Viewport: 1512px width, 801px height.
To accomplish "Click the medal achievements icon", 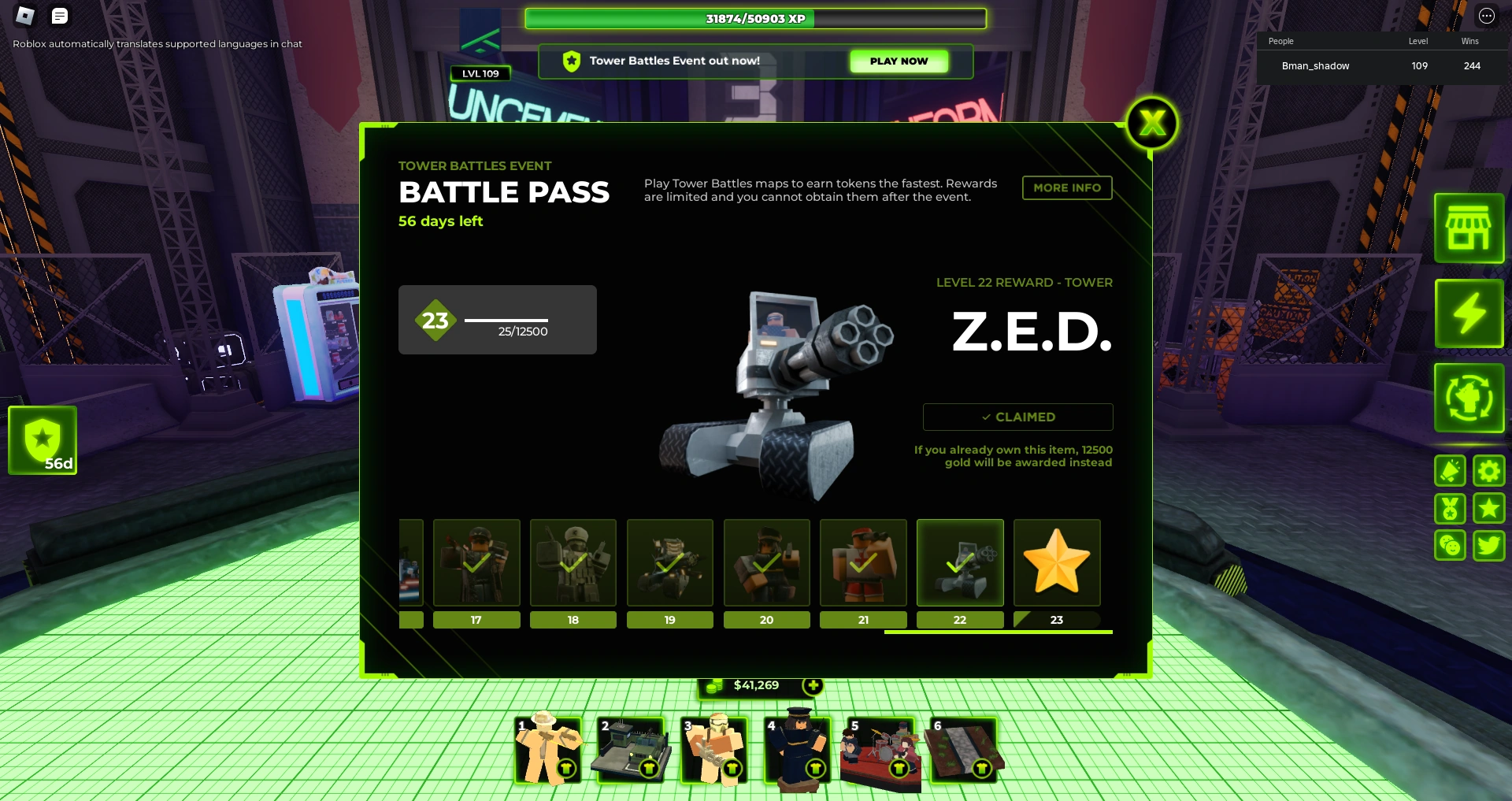I will point(1450,508).
